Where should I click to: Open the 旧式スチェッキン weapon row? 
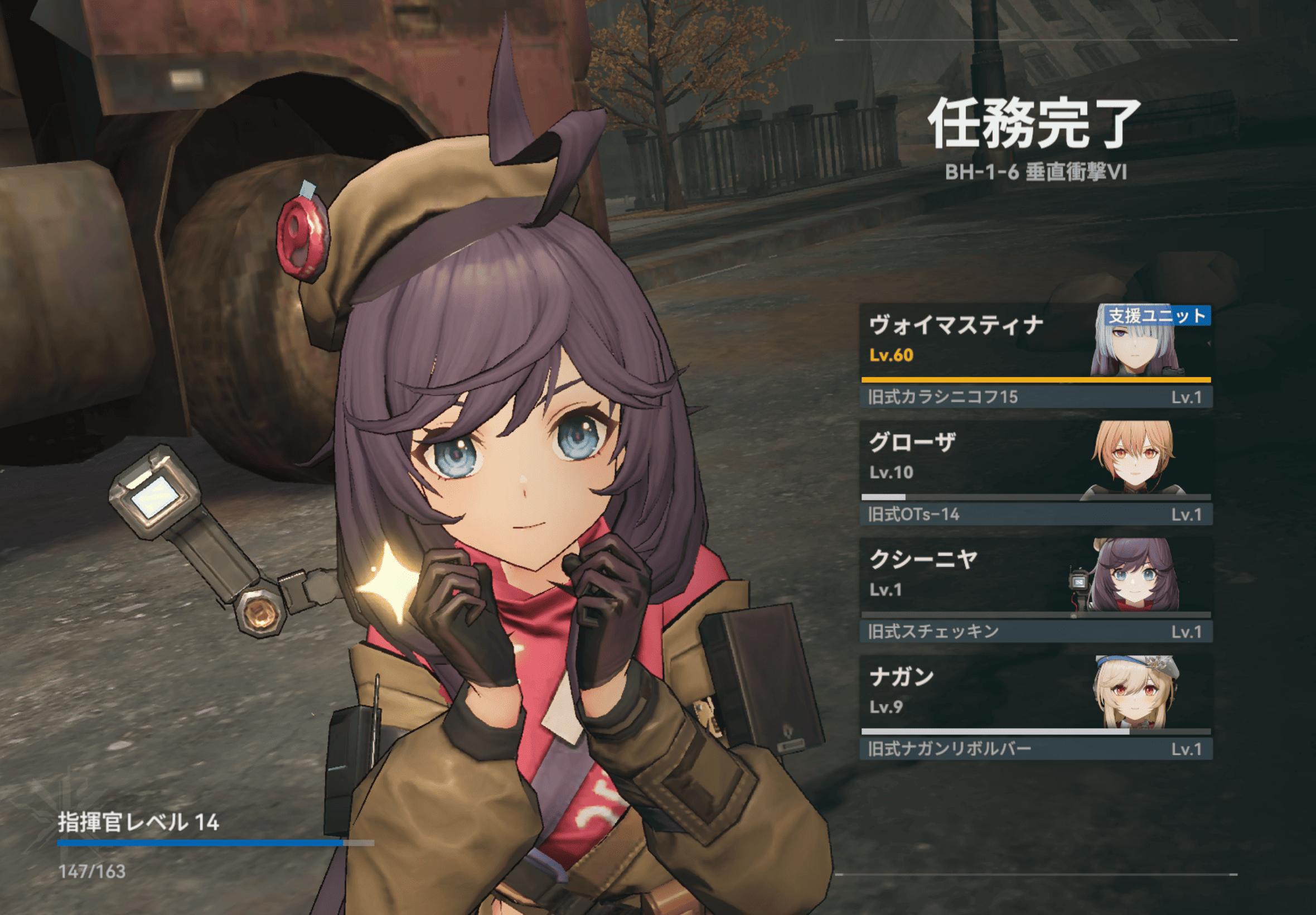(1036, 632)
